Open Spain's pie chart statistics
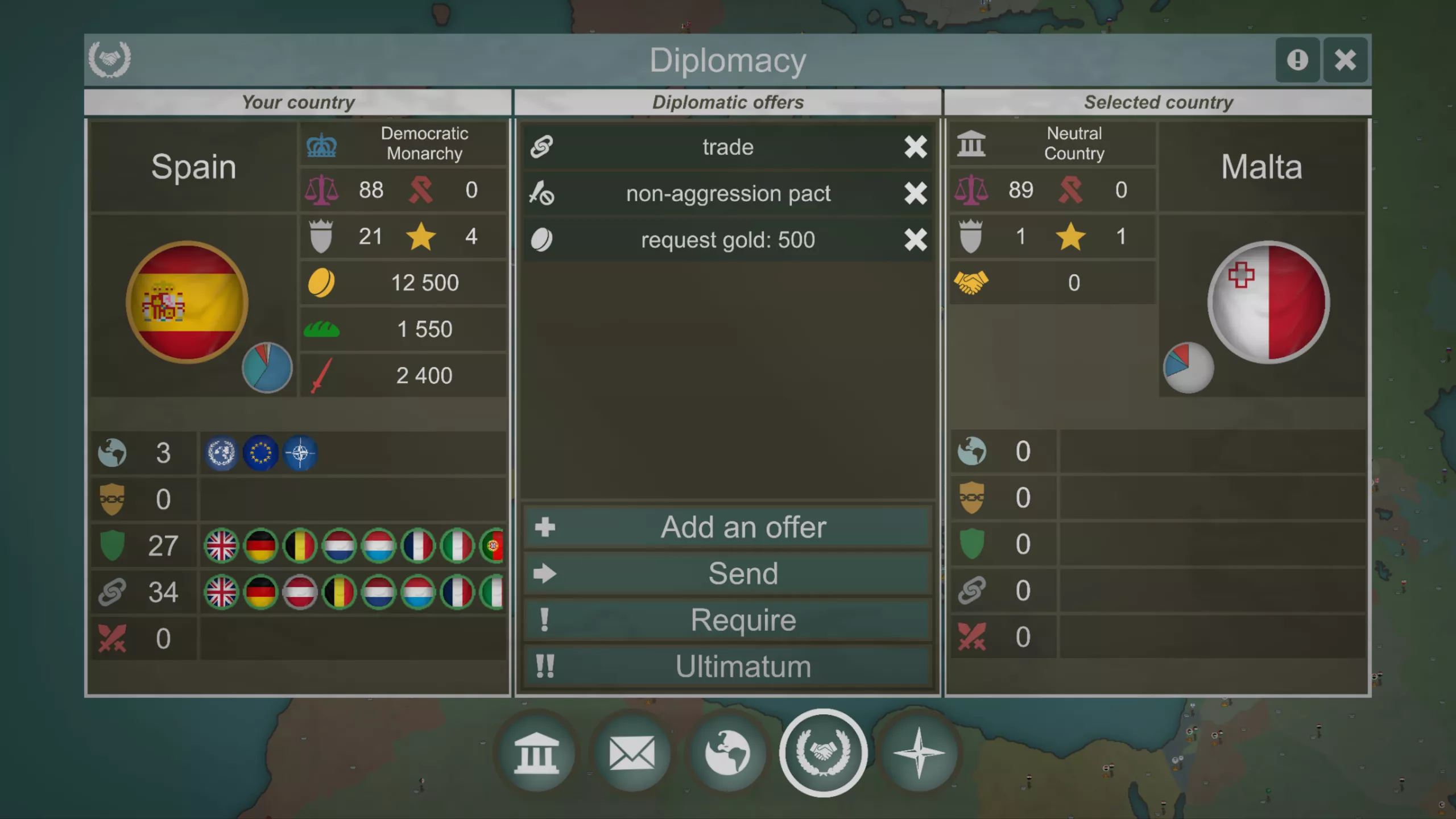The width and height of the screenshot is (1456, 819). 267,368
